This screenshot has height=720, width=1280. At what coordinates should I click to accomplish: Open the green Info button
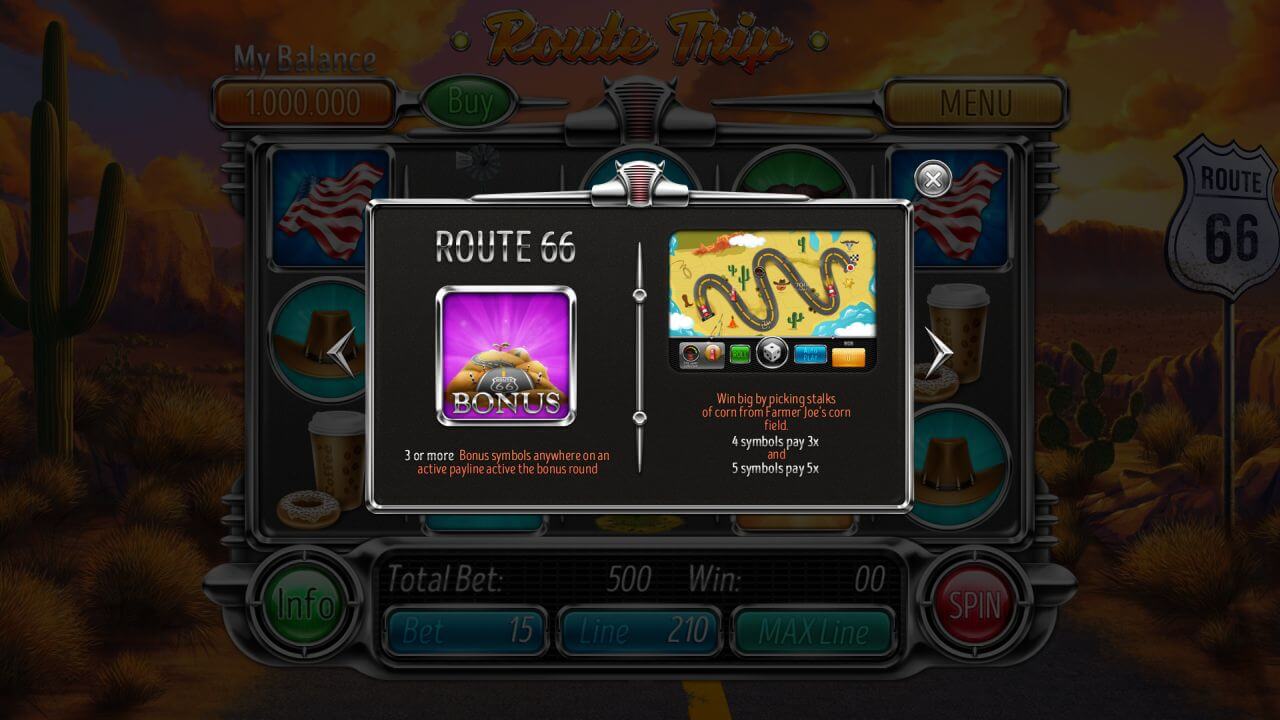click(x=305, y=605)
